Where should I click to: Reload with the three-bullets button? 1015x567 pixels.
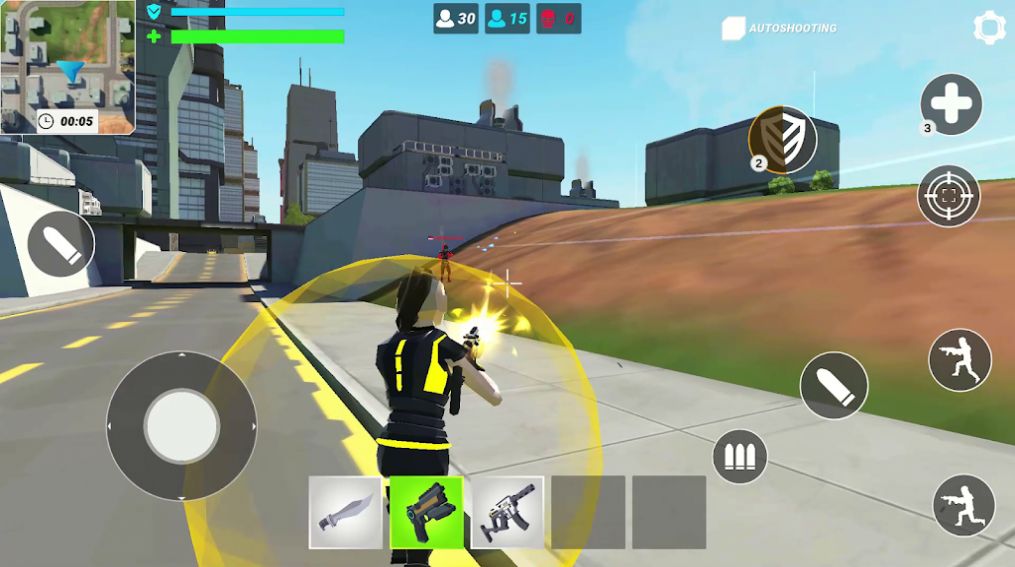coord(739,457)
